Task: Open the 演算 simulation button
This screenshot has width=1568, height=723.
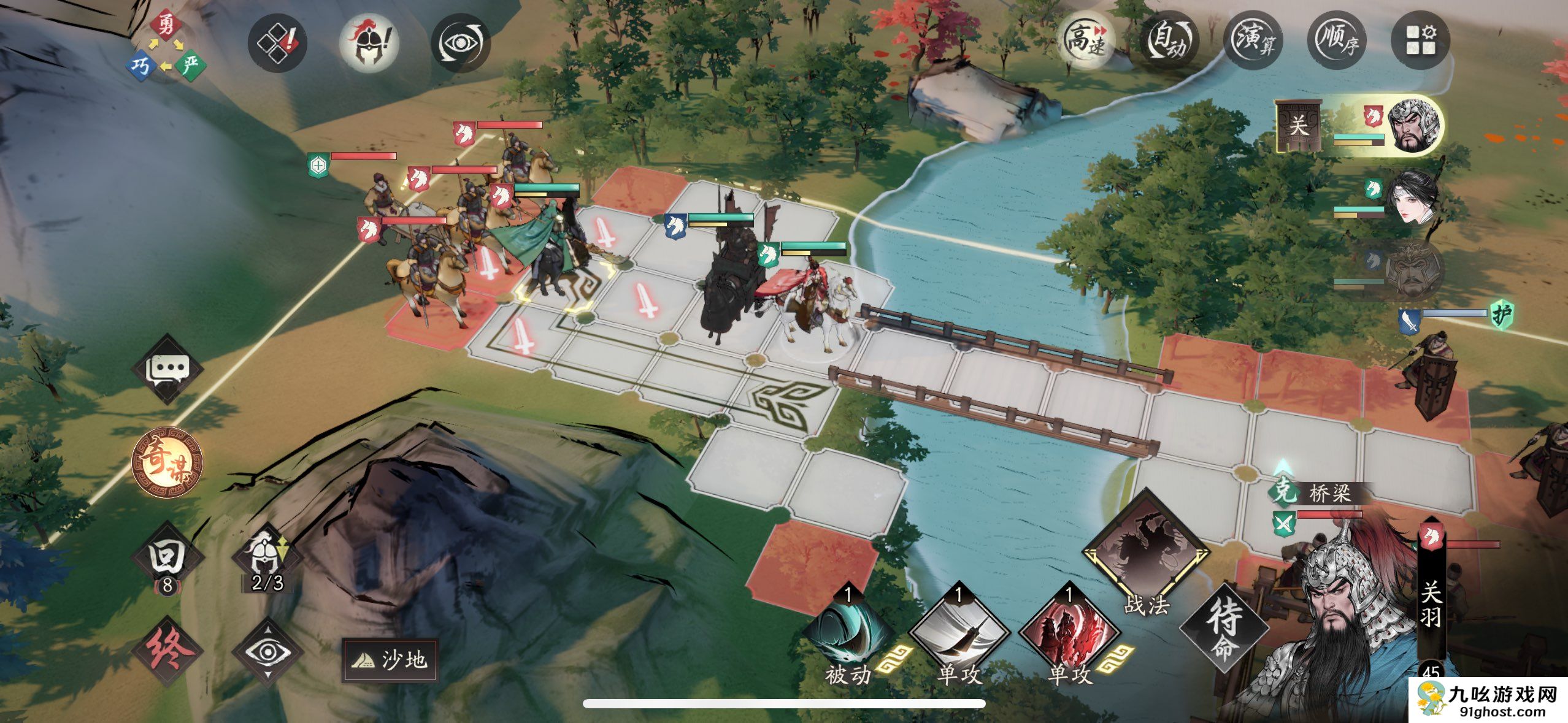Action: tap(1253, 41)
